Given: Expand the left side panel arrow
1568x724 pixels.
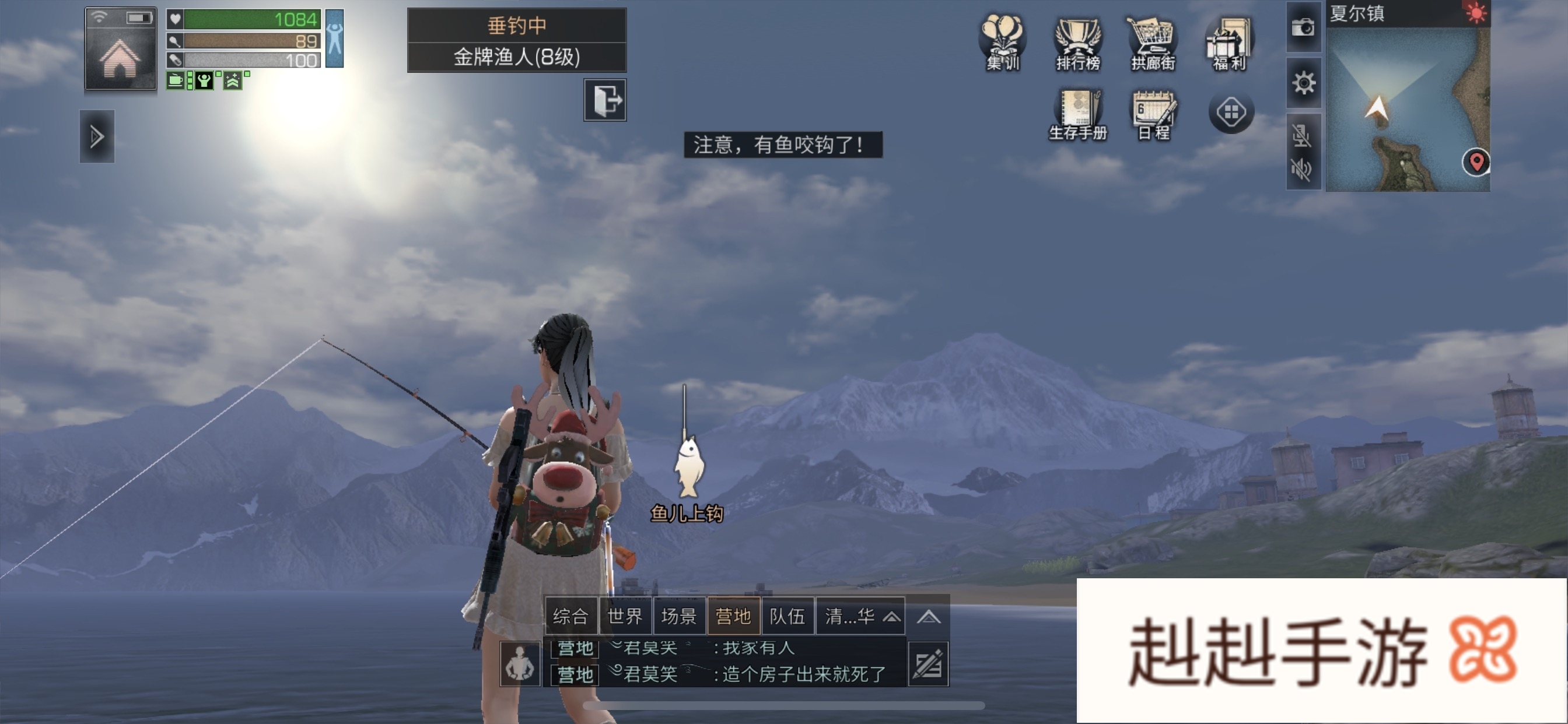Looking at the screenshot, I should (x=97, y=136).
